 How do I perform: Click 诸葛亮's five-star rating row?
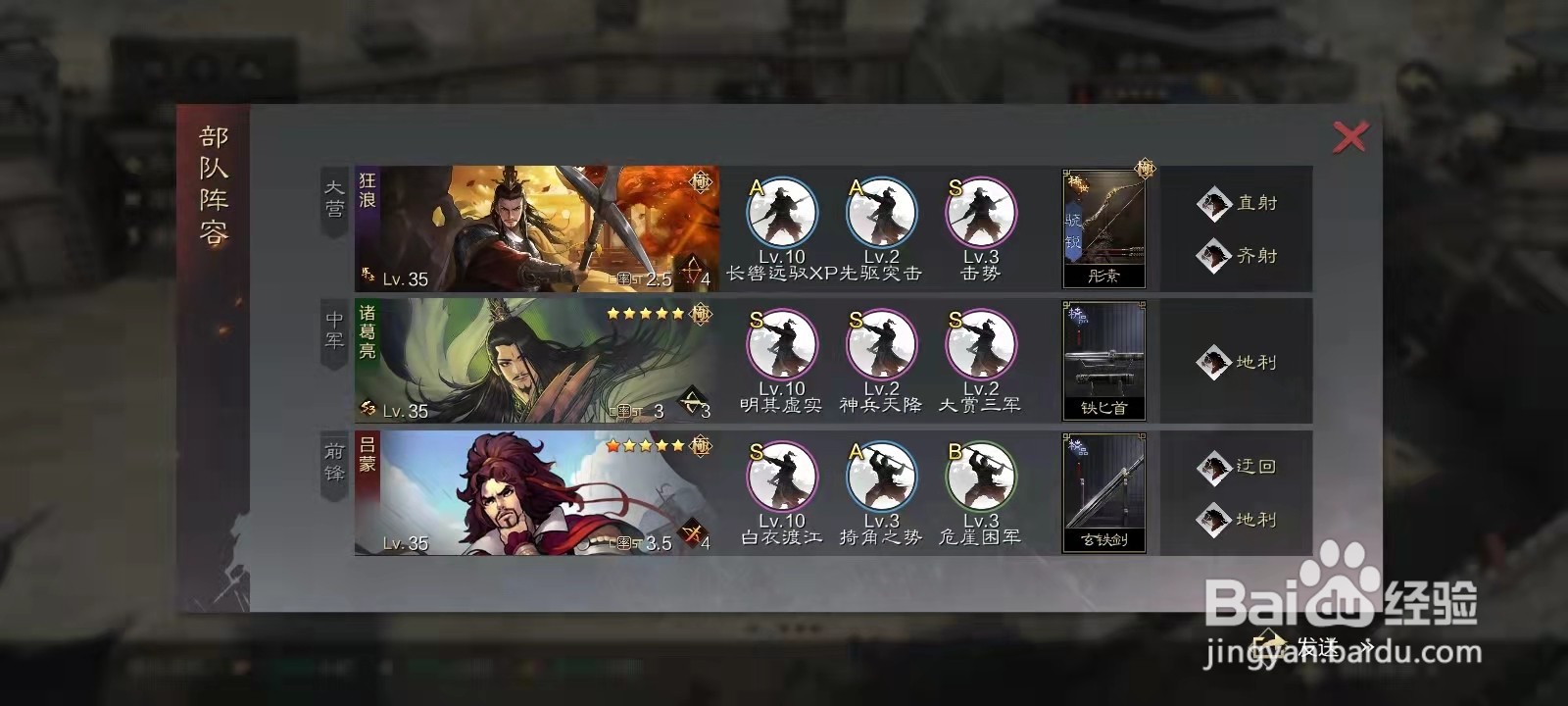(x=647, y=312)
